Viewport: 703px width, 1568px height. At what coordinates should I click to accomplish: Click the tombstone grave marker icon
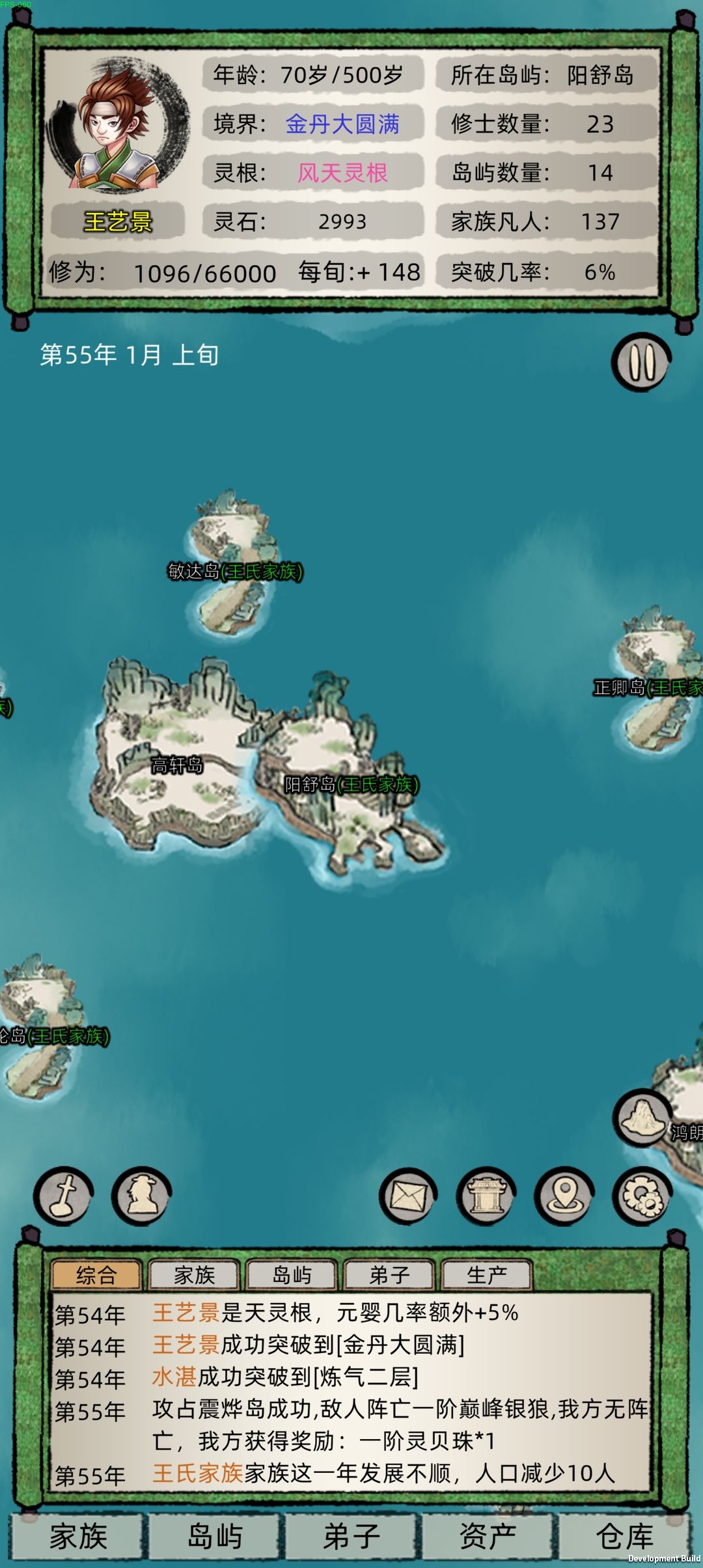[x=63, y=1196]
